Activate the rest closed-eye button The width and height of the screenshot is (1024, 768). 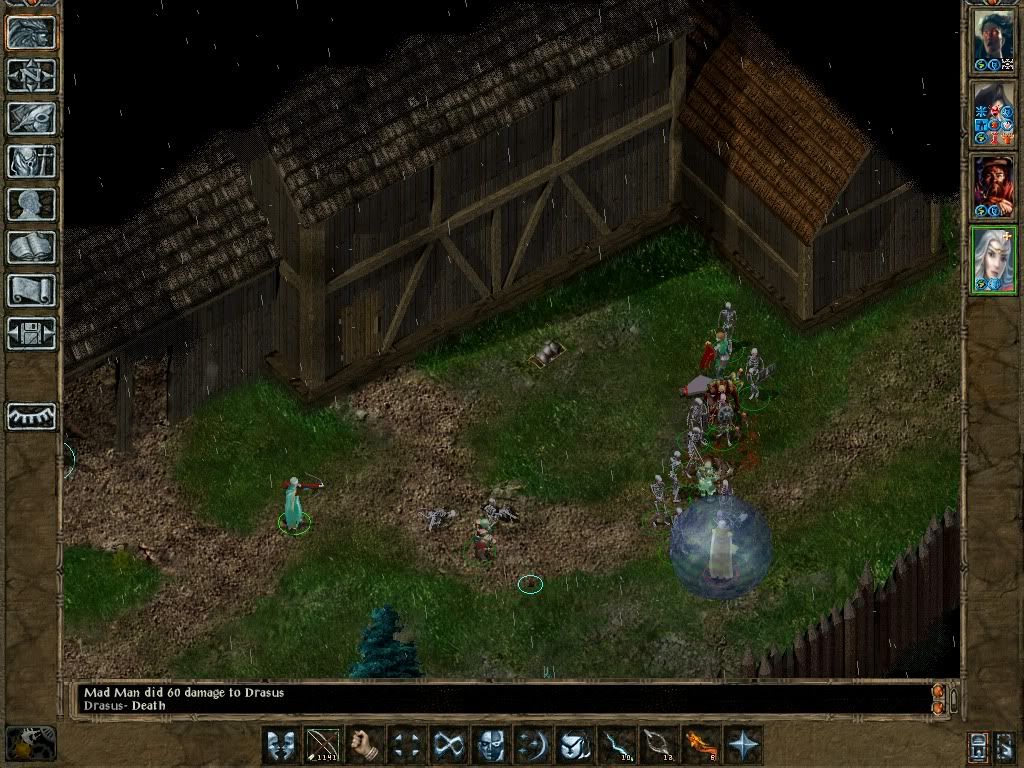32,416
